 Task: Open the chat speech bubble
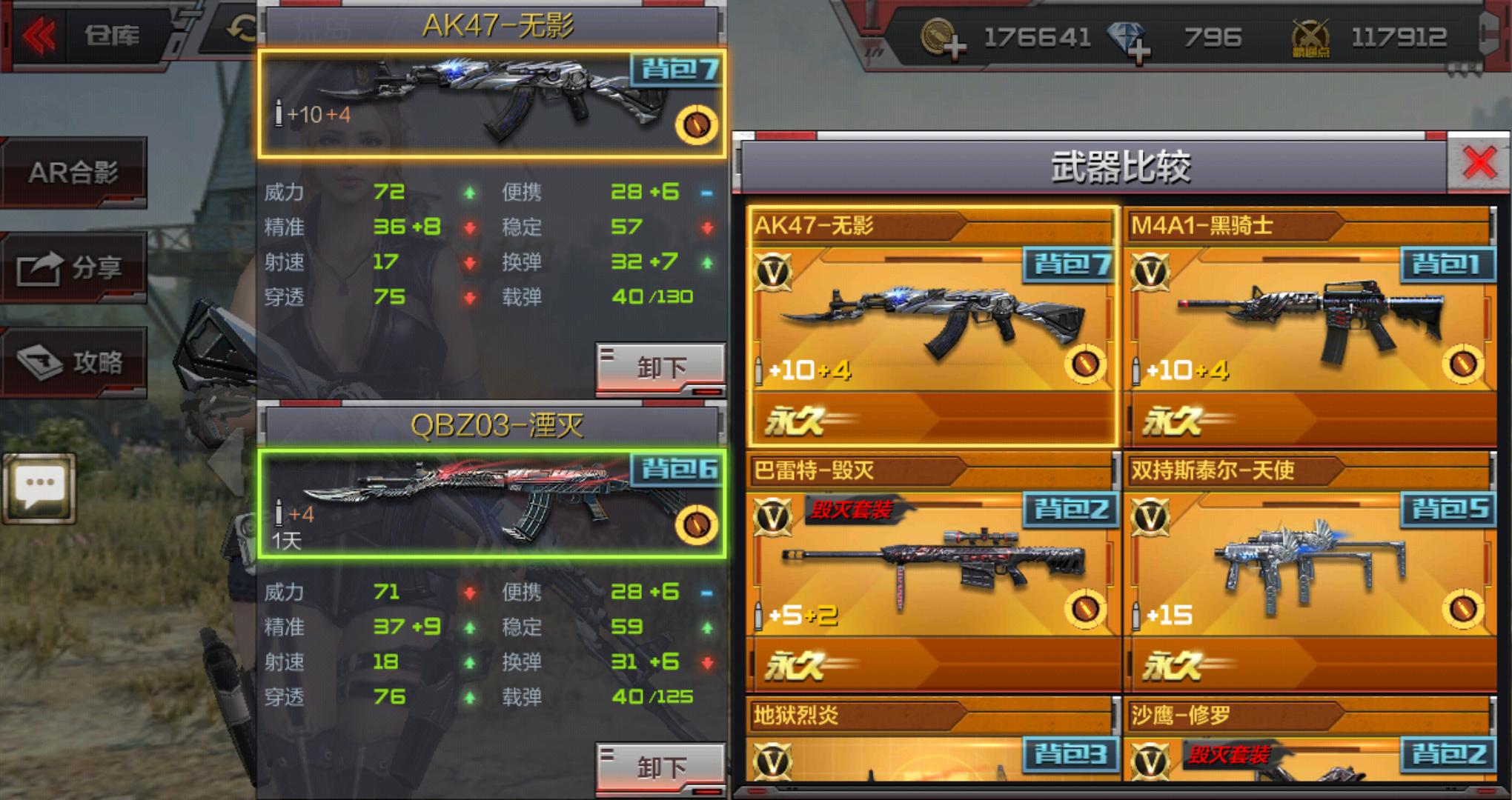(x=40, y=487)
